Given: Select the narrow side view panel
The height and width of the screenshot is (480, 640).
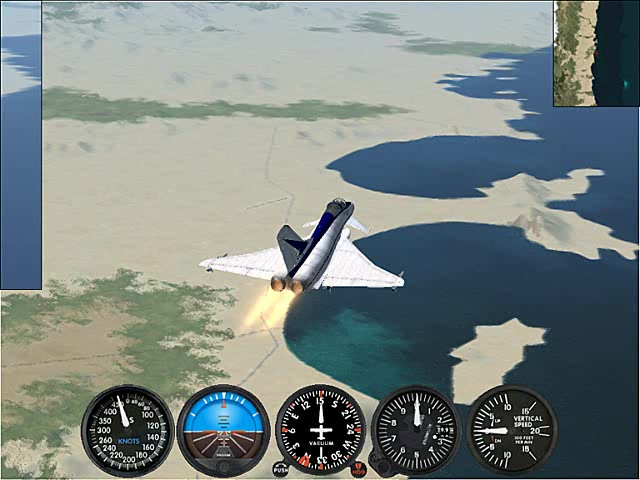Looking at the screenshot, I should click(x=20, y=145).
